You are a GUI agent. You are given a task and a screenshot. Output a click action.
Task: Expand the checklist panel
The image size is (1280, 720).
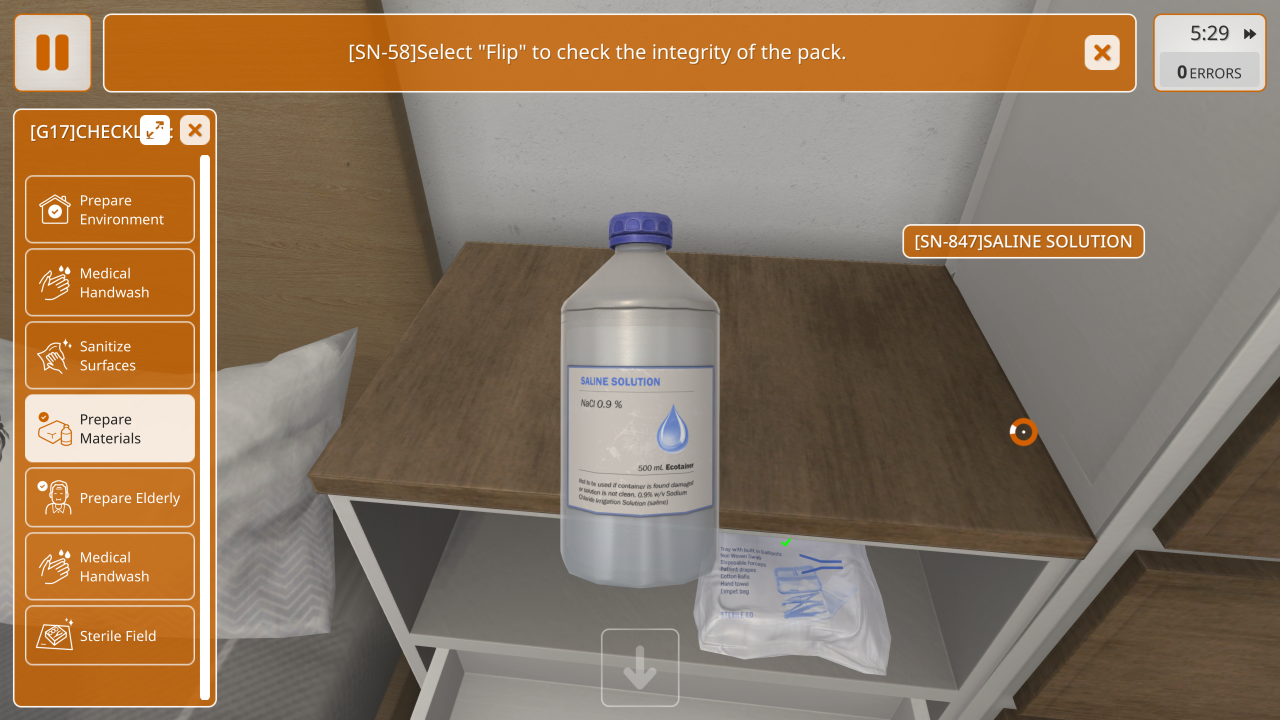pyautogui.click(x=155, y=130)
